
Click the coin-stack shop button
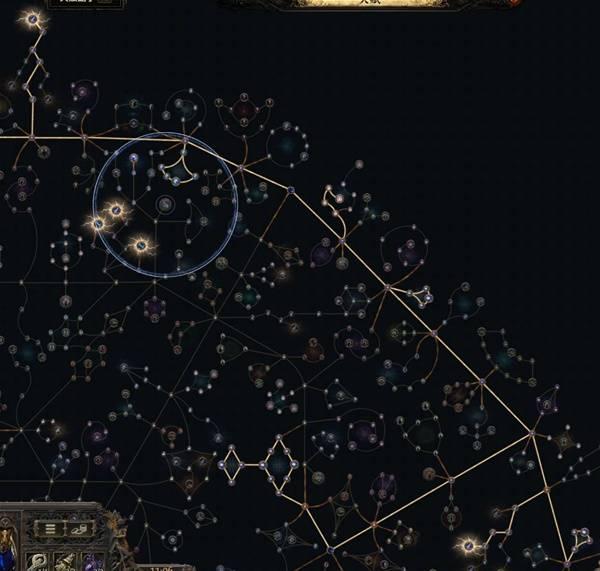[82, 528]
